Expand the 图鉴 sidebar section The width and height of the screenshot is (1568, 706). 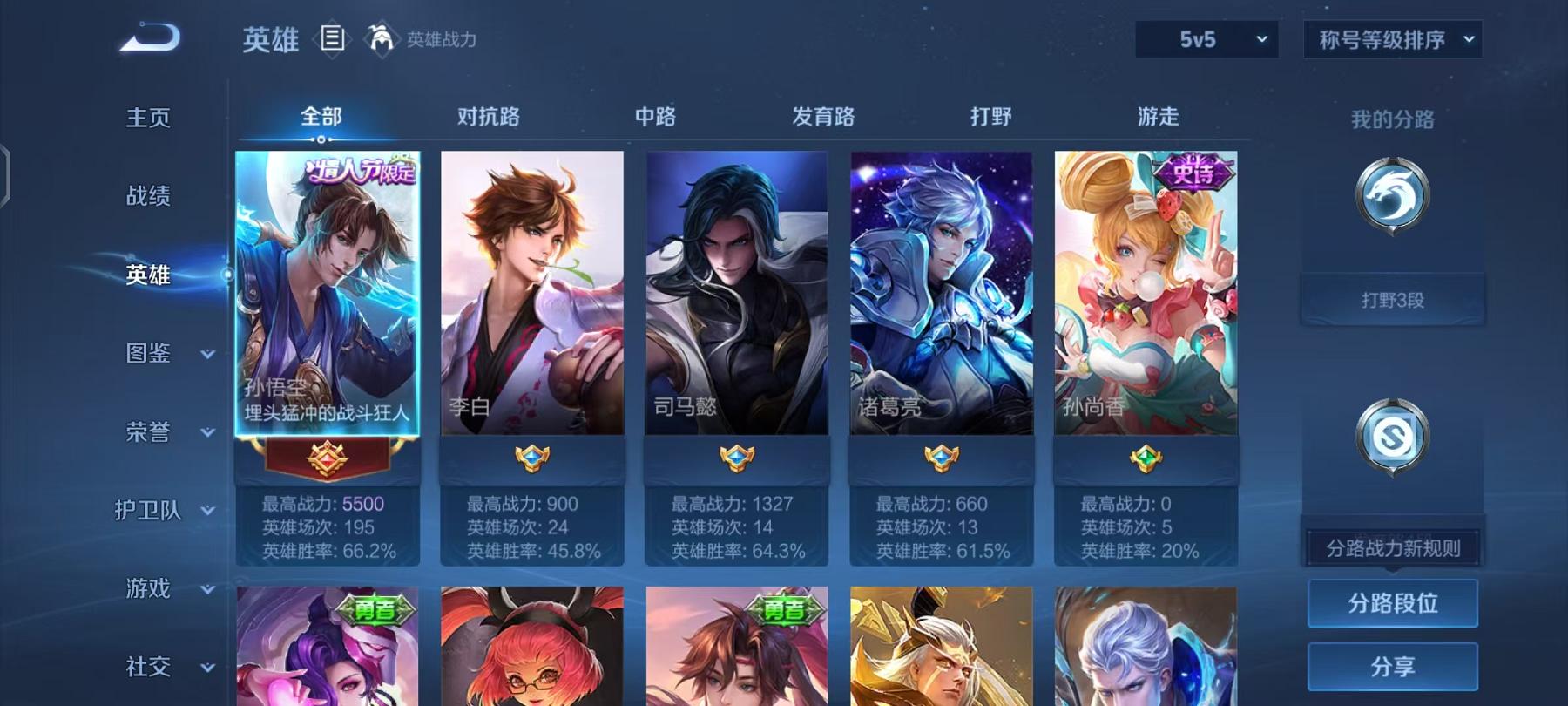tap(150, 353)
